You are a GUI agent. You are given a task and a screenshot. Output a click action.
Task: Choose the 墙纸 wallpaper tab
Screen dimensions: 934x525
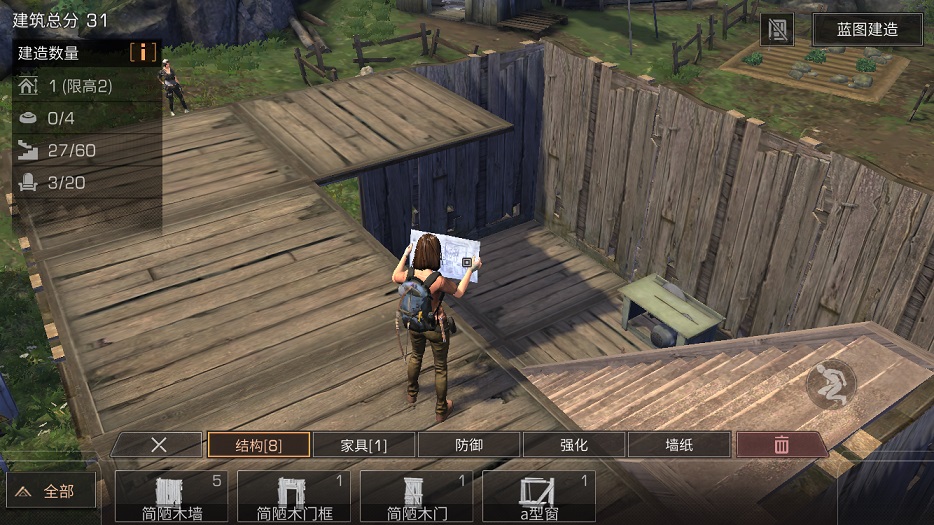679,445
